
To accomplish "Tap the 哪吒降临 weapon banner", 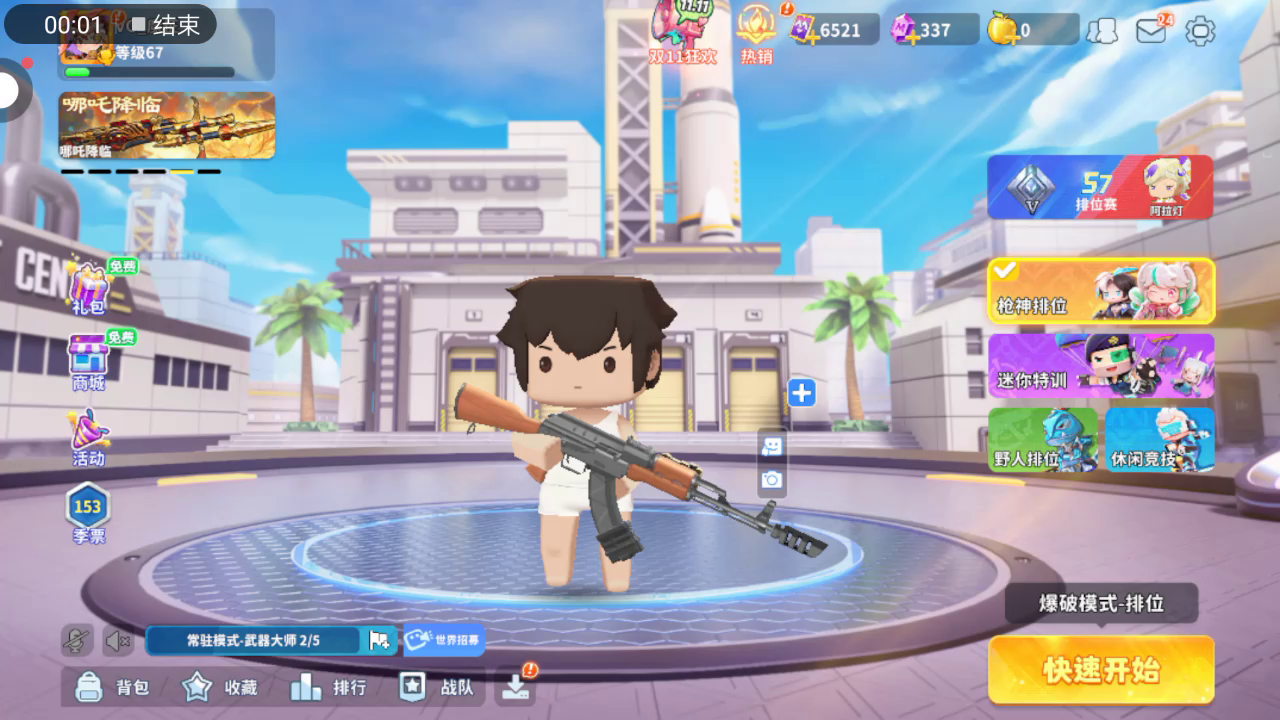I will (x=167, y=125).
